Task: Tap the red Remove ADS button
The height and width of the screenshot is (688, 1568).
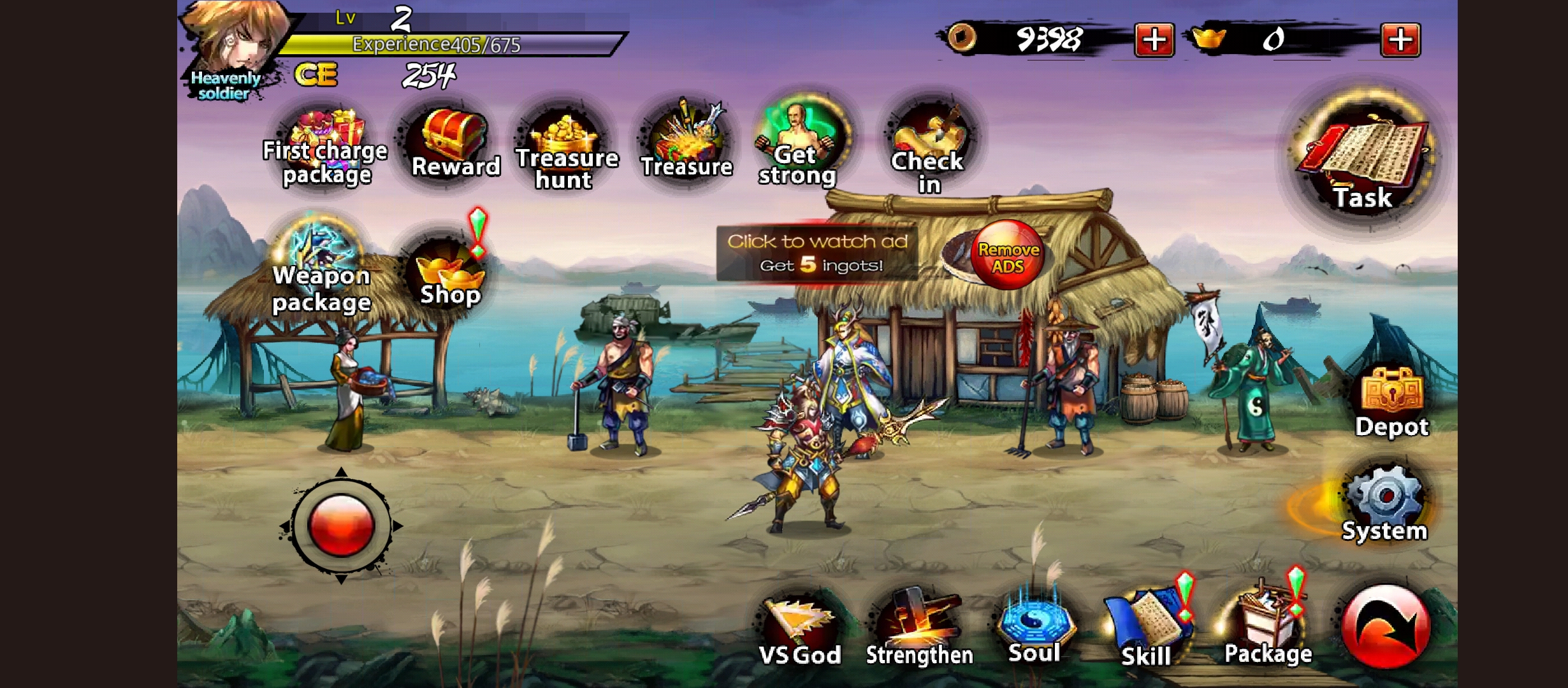Action: pos(1007,256)
